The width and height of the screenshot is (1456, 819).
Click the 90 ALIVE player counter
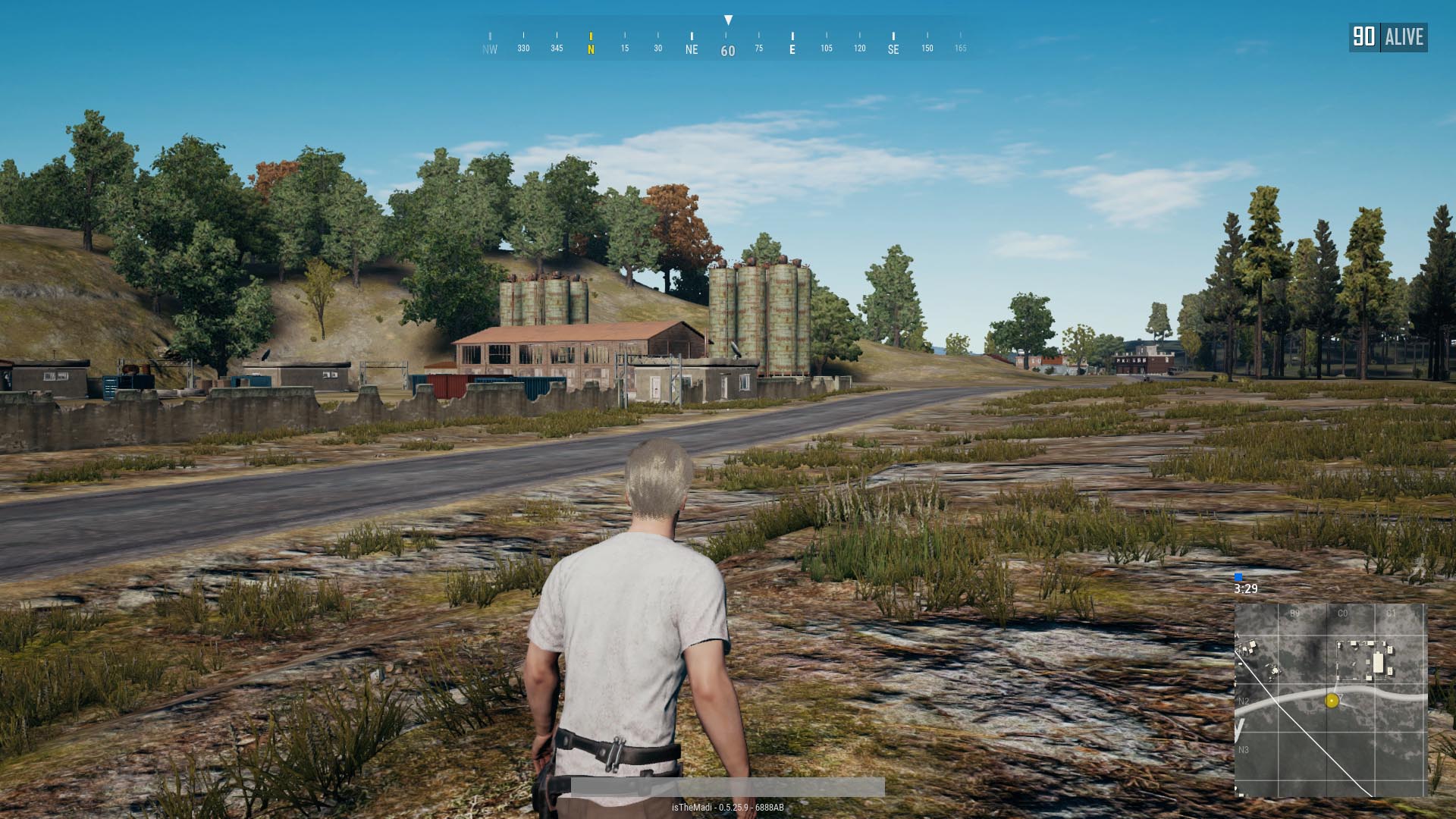pos(1390,36)
